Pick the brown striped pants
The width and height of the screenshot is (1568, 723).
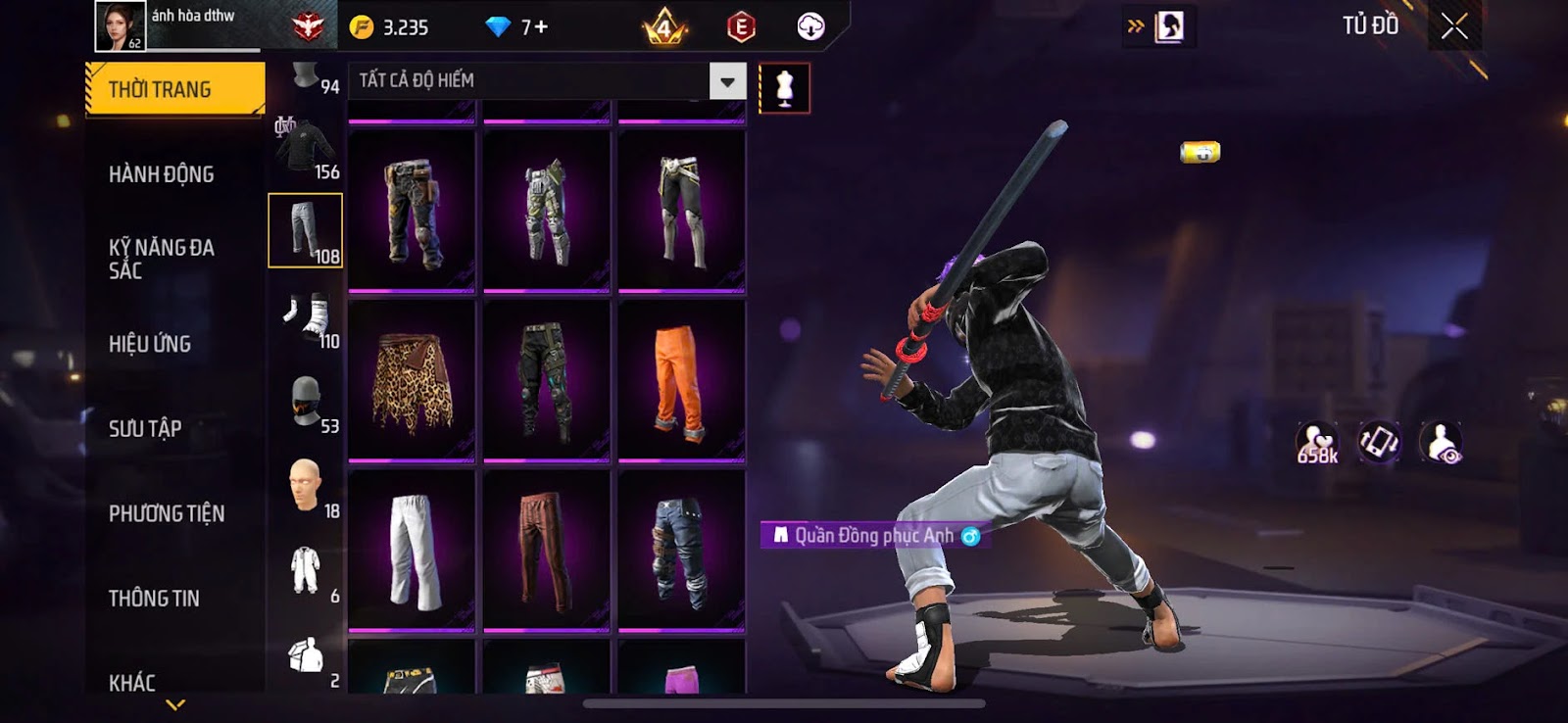click(546, 551)
